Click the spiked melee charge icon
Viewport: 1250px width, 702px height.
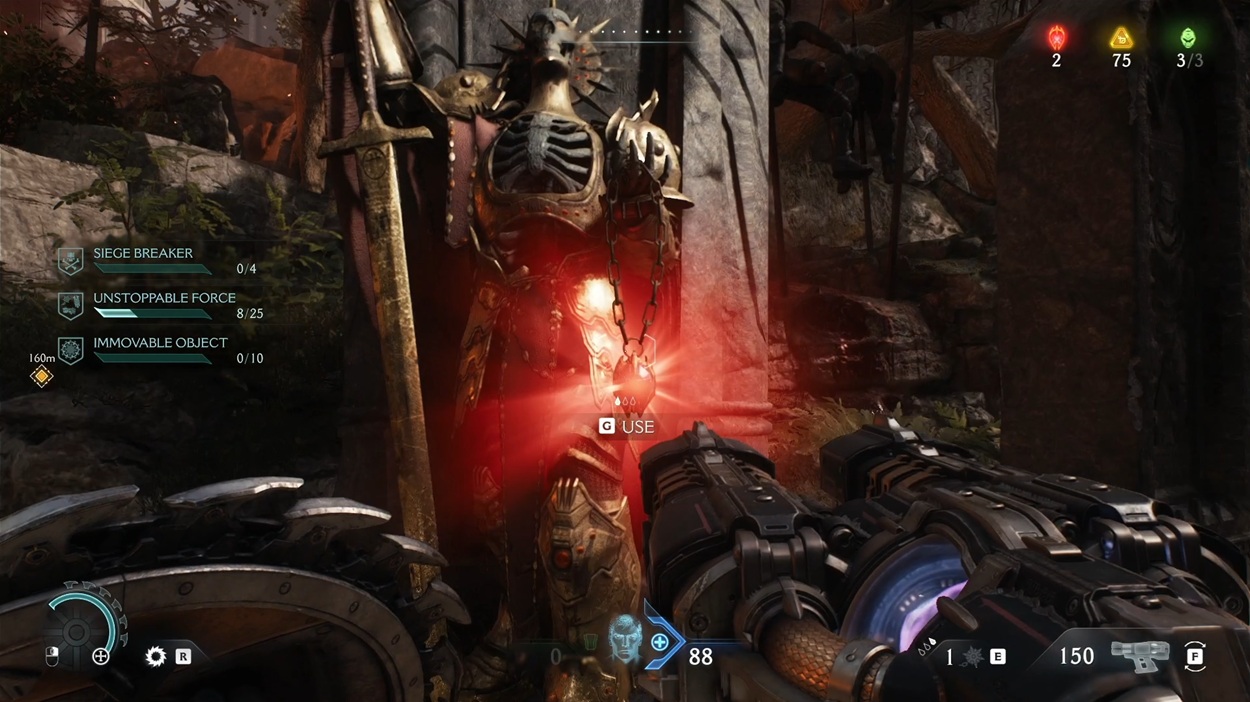click(x=971, y=657)
